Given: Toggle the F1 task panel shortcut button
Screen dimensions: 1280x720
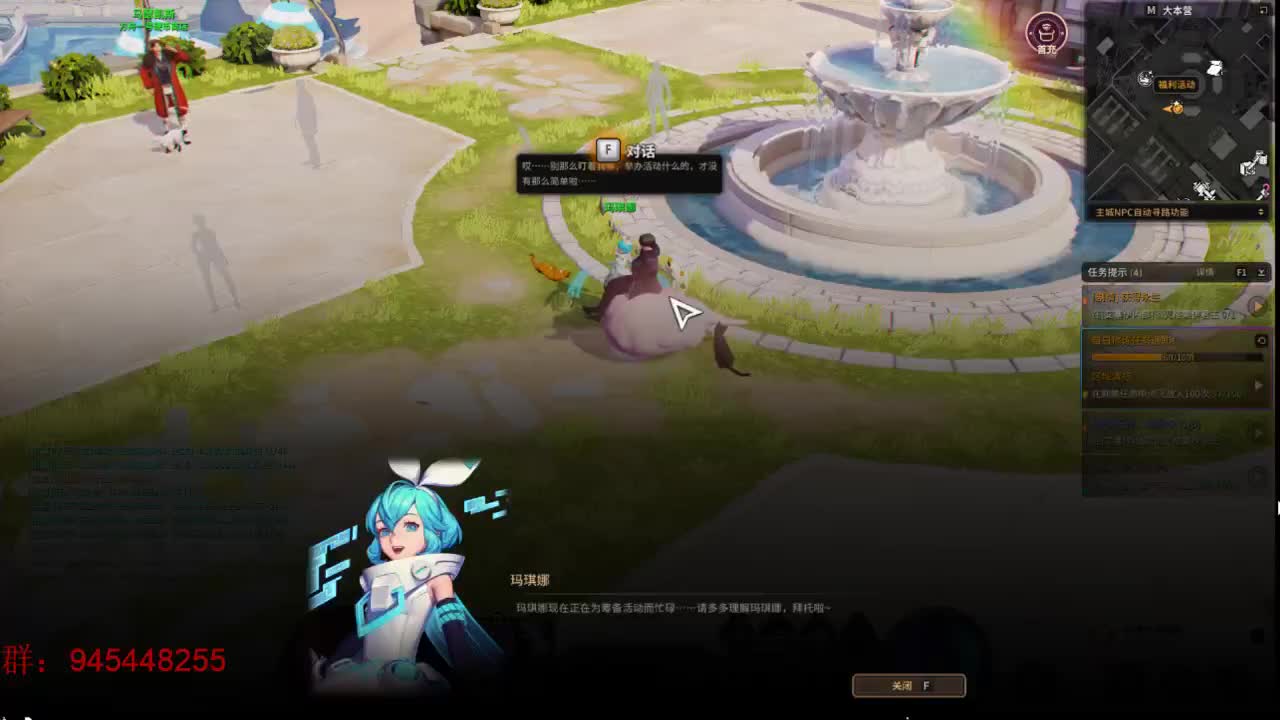Looking at the screenshot, I should (x=1243, y=272).
